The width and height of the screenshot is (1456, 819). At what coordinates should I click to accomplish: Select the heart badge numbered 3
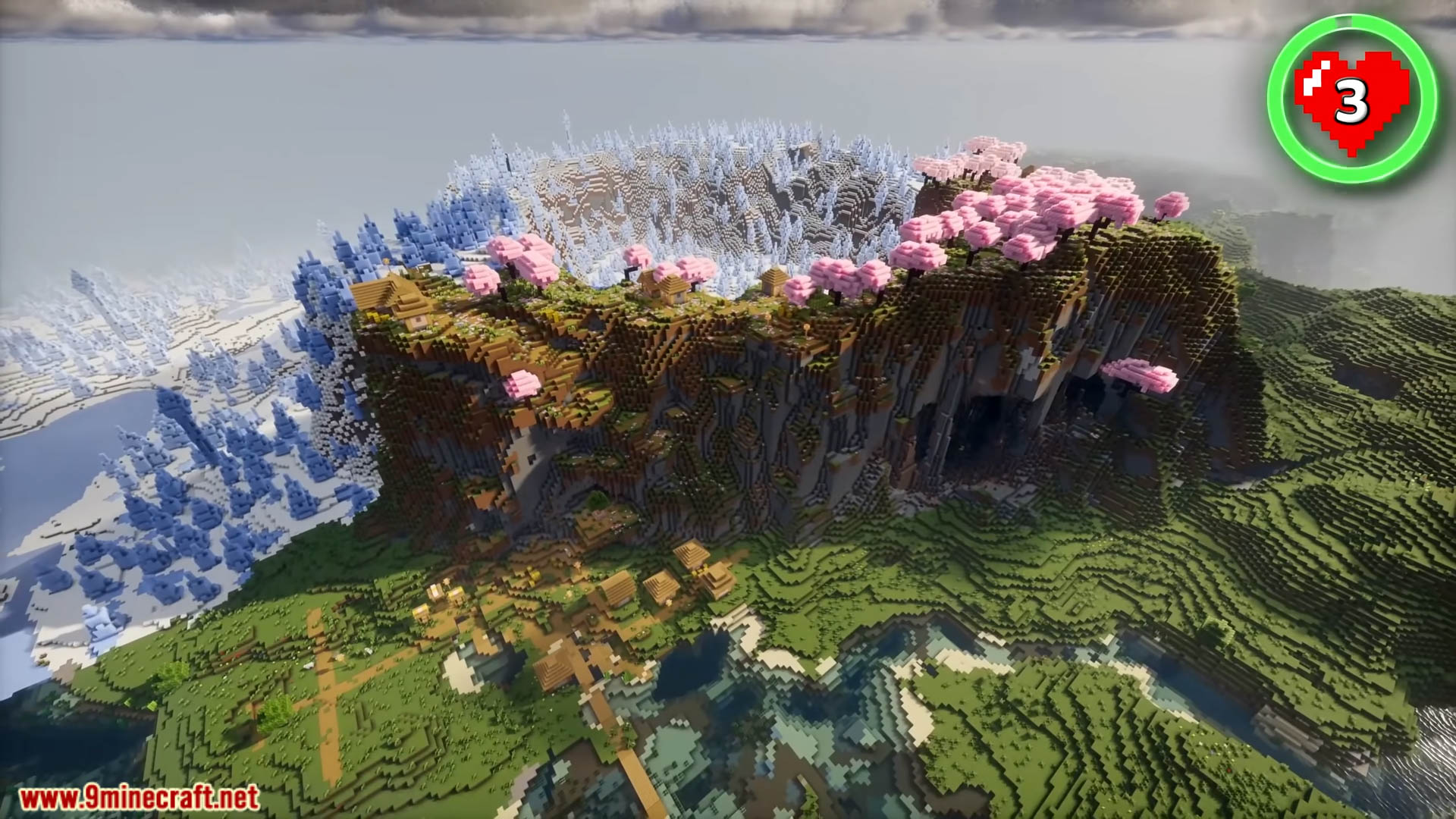click(x=1352, y=99)
